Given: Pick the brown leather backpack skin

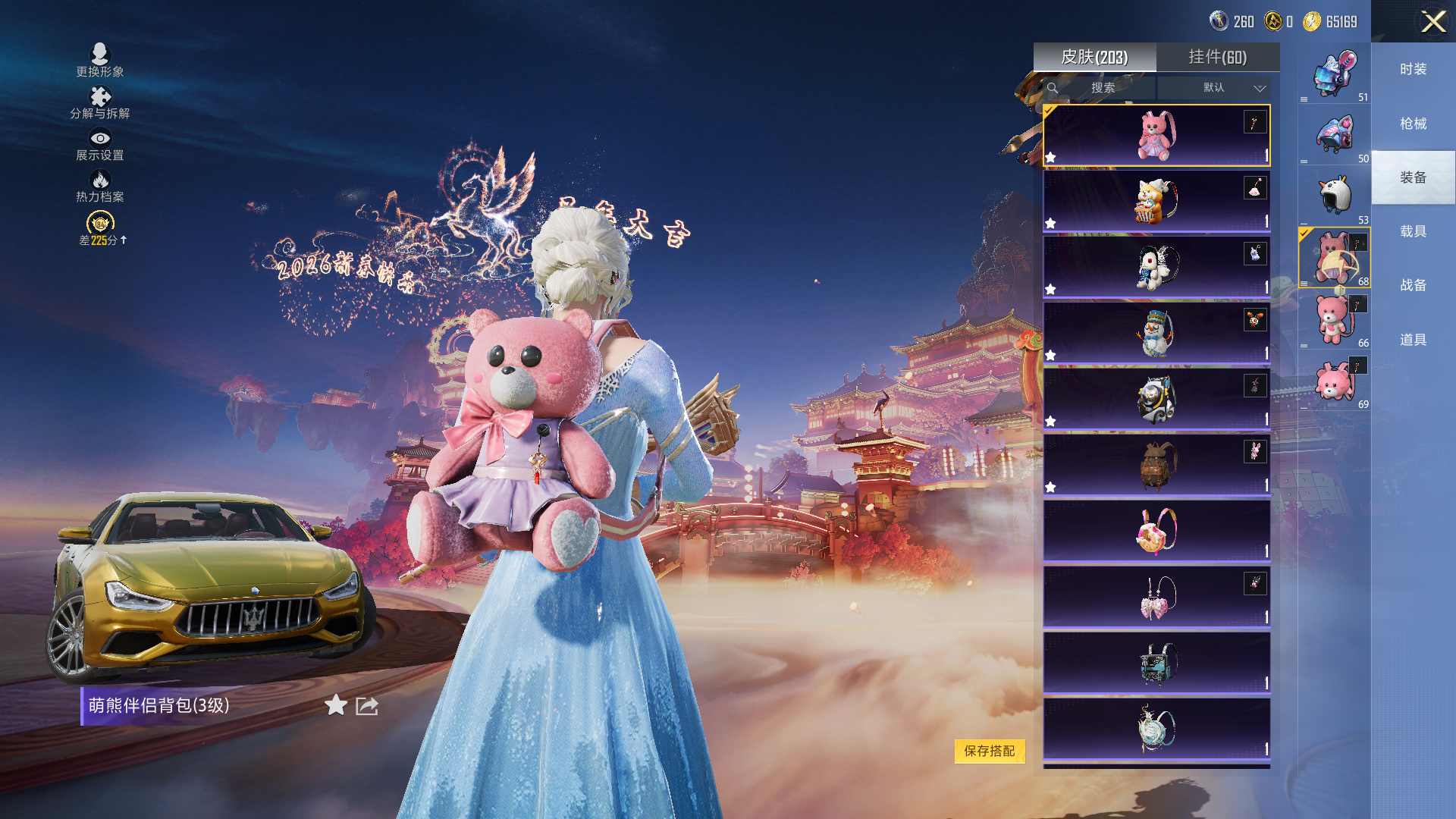Looking at the screenshot, I should [1156, 465].
